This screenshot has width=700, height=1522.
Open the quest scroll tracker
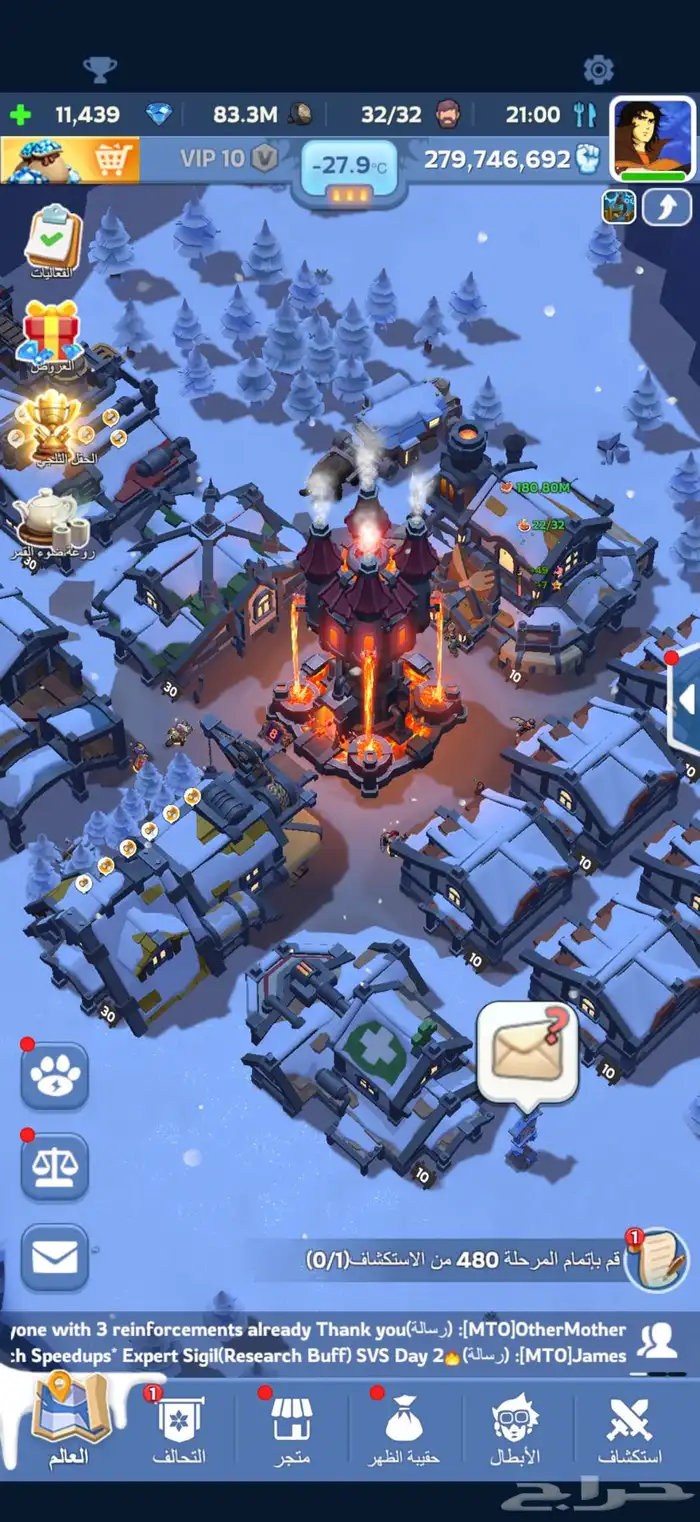tap(657, 1261)
